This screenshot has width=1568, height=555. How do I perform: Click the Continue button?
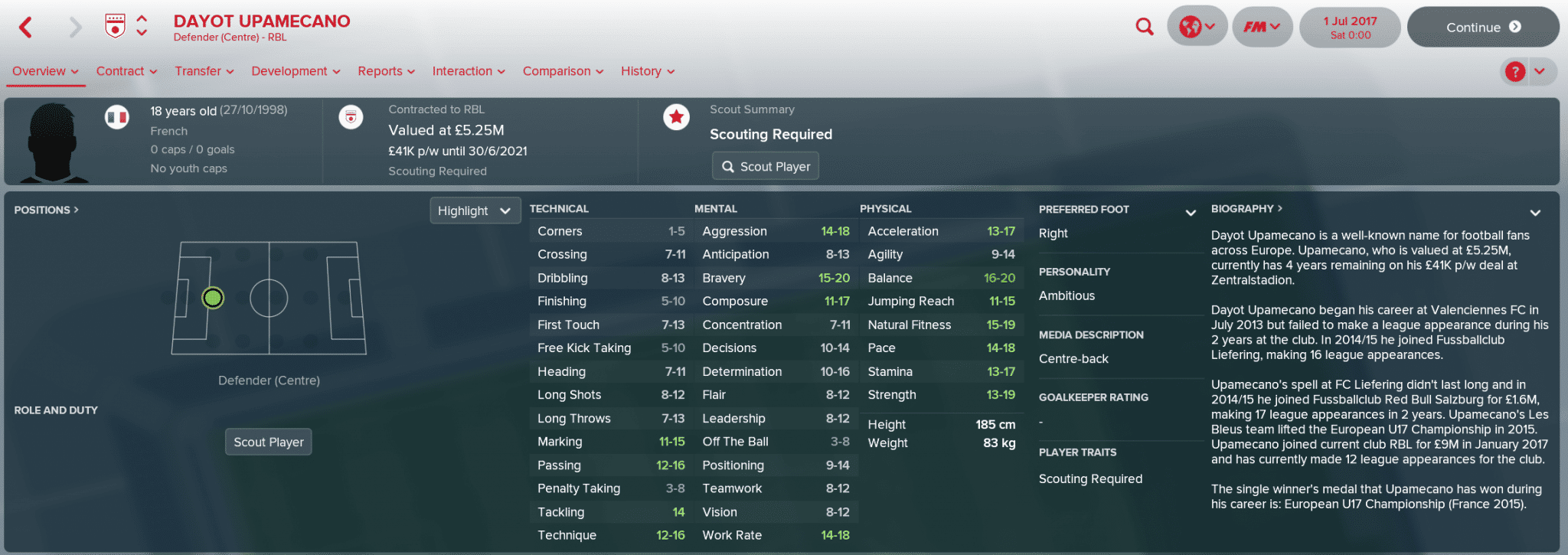pyautogui.click(x=1482, y=28)
